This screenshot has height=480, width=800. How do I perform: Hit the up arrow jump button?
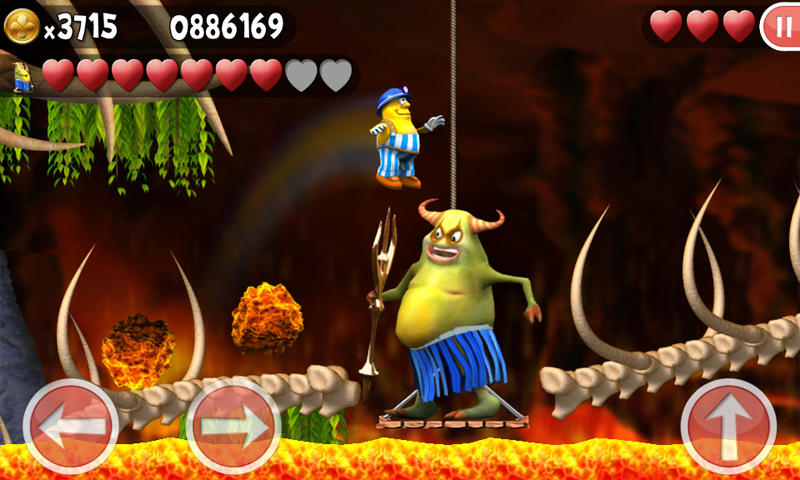[x=728, y=426]
